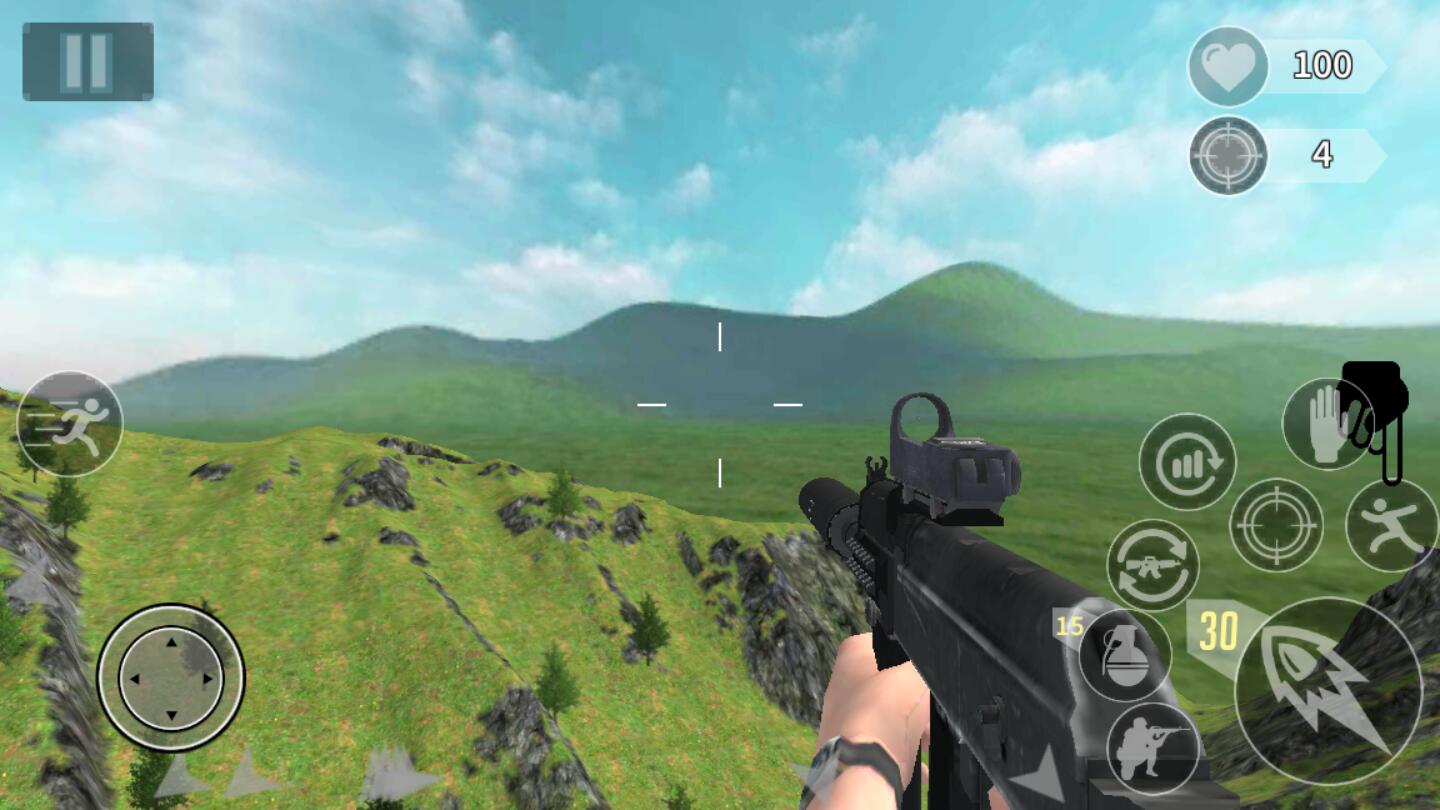Viewport: 1440px width, 810px height.
Task: Pause the game
Action: click(88, 62)
